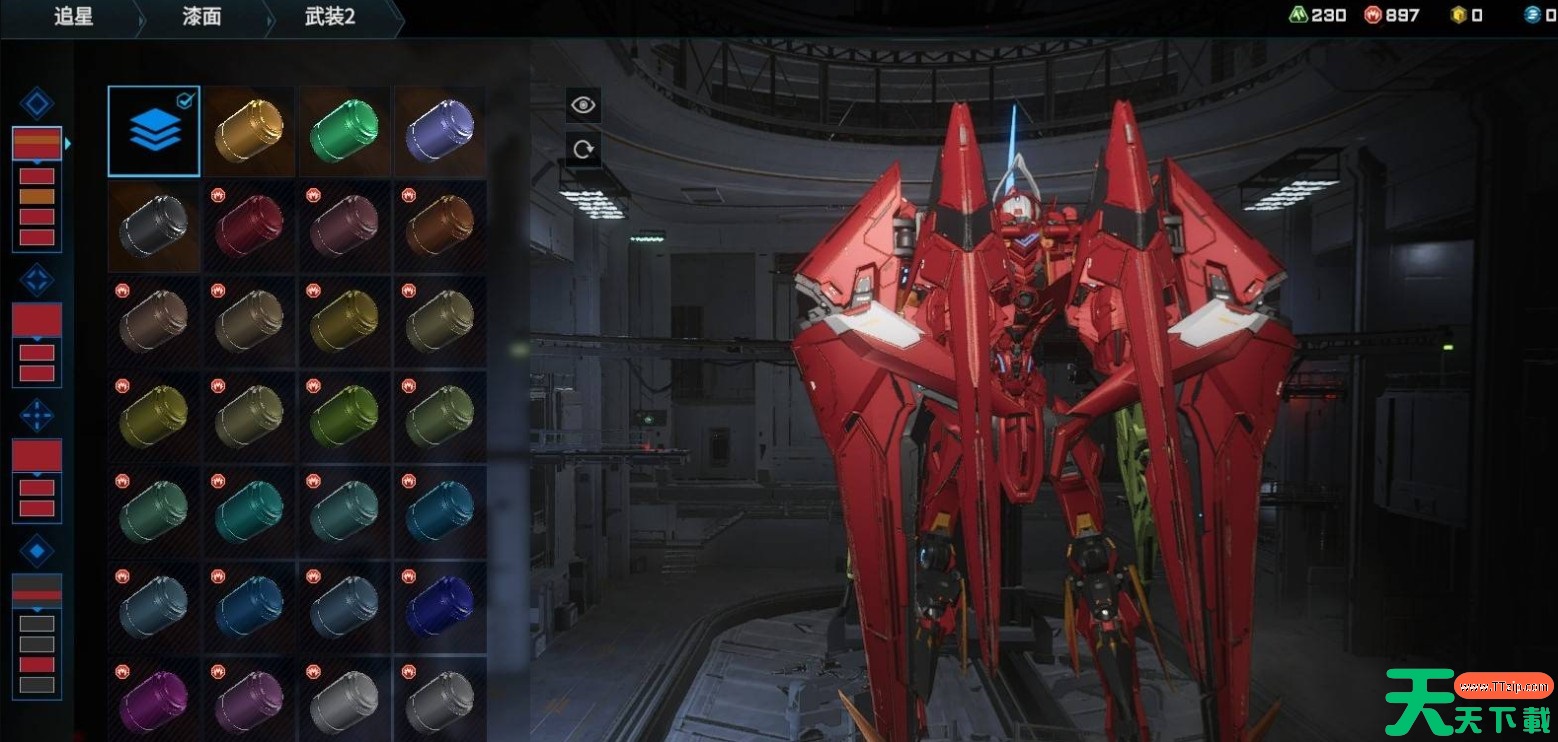Apply the gold paint canister
This screenshot has height=742, width=1558.
pos(249,131)
